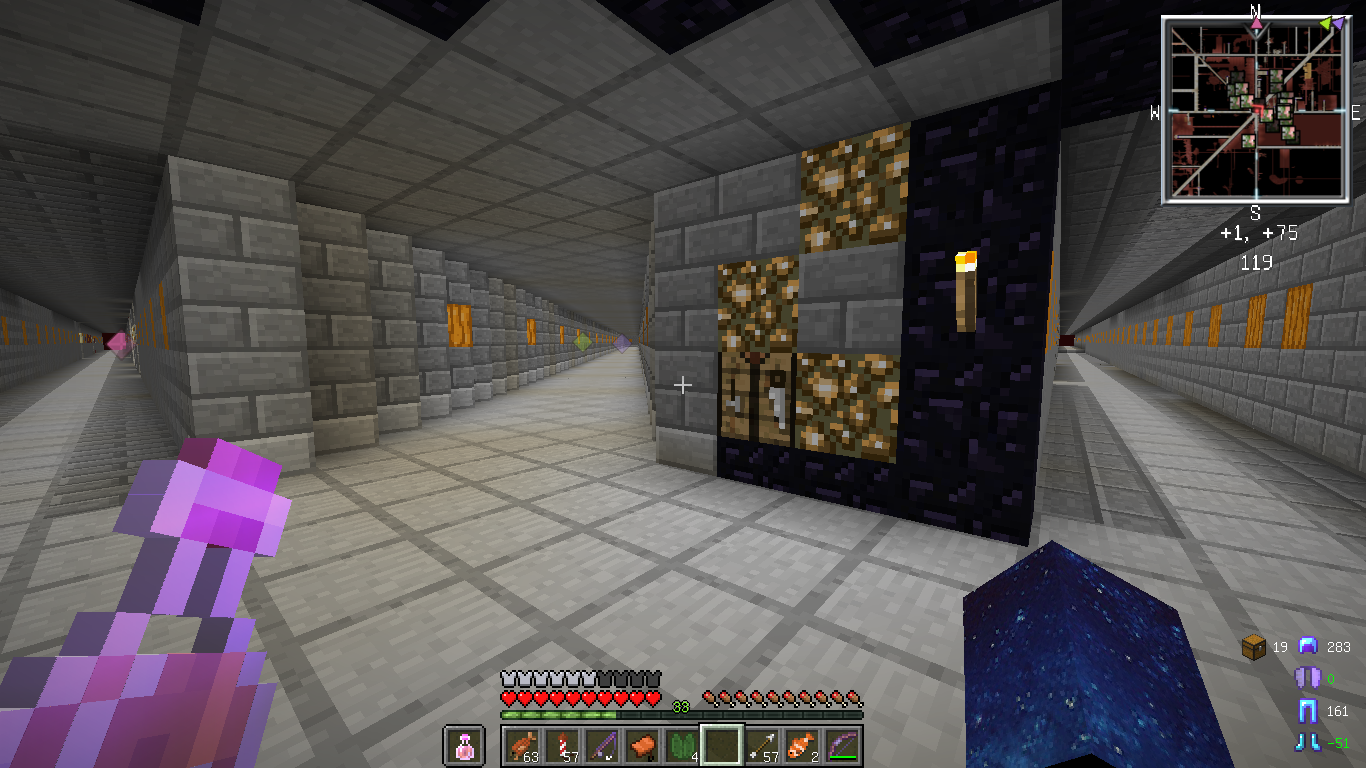Select the enchanted fishing rod slot
The image size is (1366, 768).
[601, 746]
